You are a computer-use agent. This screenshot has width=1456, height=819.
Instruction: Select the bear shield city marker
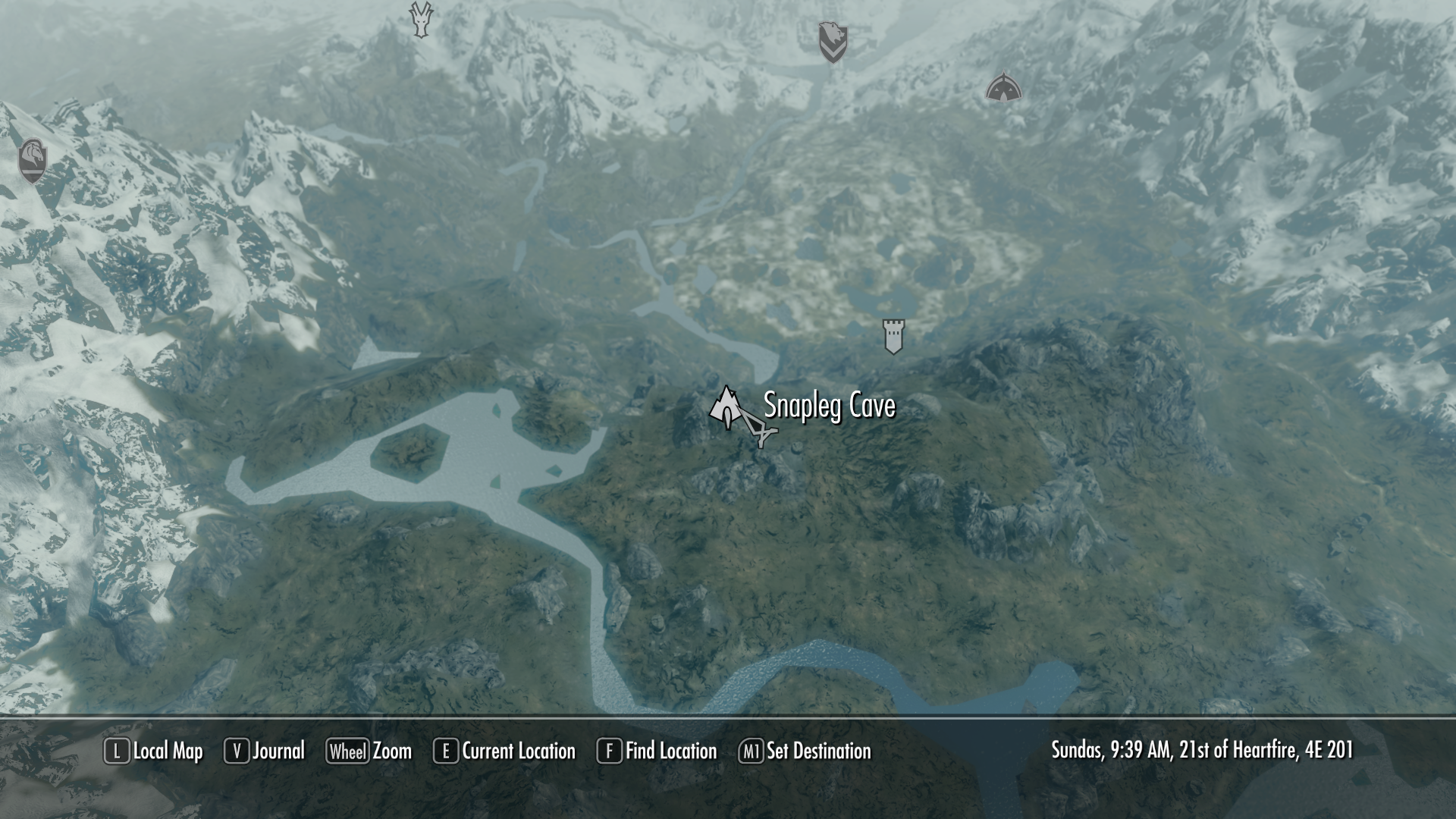[x=832, y=42]
